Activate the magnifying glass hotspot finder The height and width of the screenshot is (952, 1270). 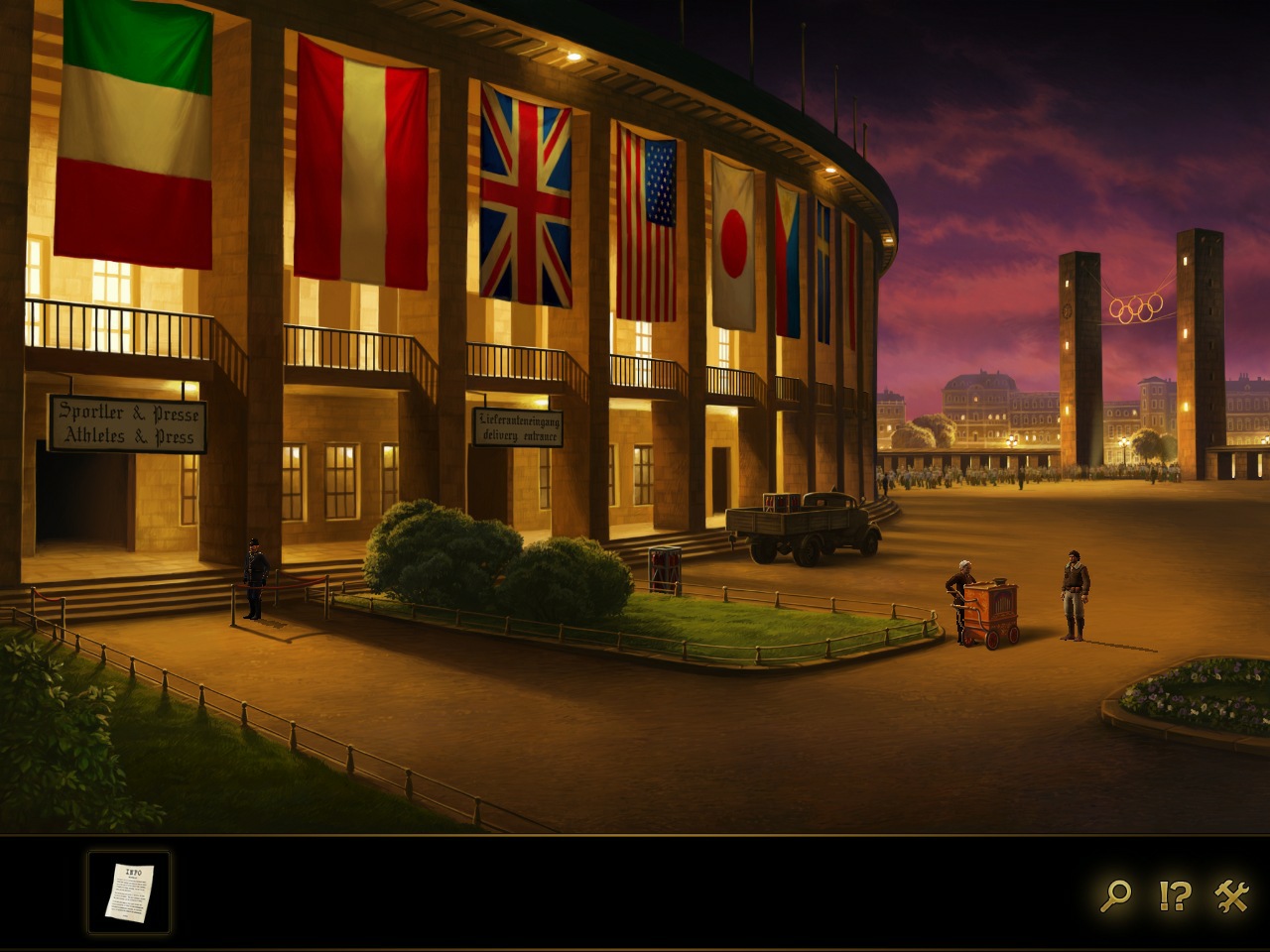pyautogui.click(x=1115, y=895)
